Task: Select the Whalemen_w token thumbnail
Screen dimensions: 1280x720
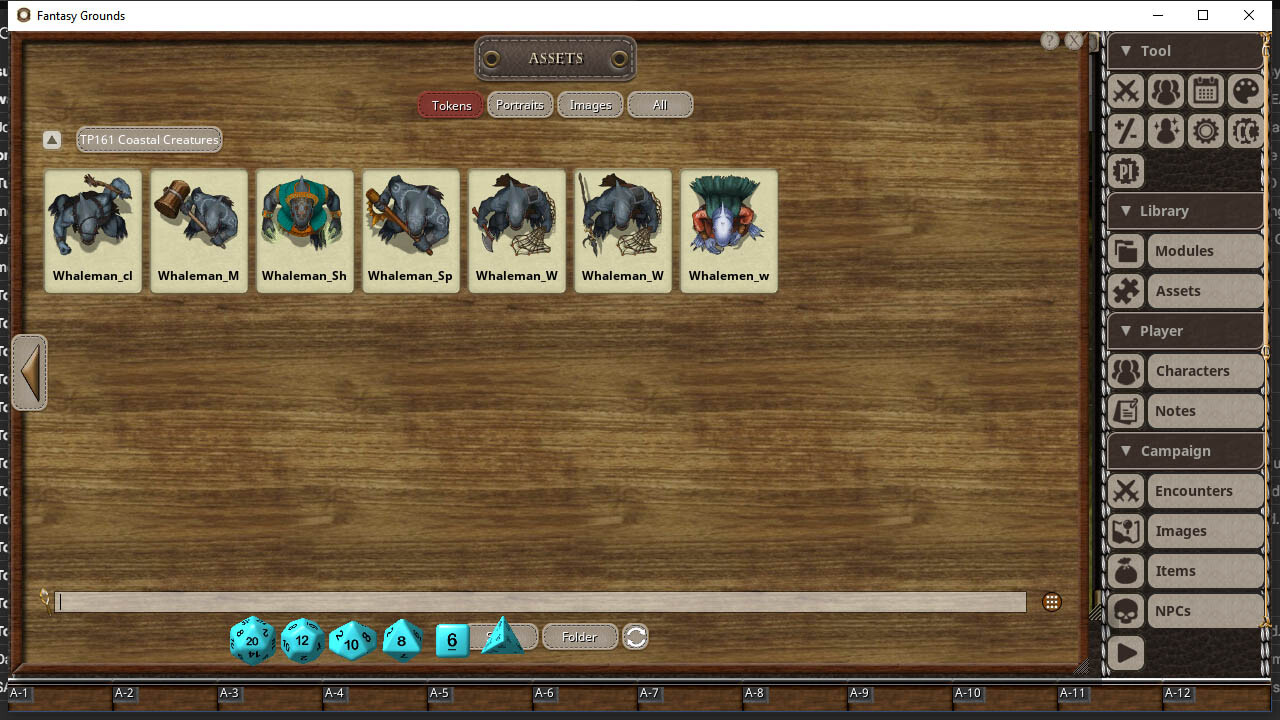Action: pyautogui.click(x=728, y=230)
